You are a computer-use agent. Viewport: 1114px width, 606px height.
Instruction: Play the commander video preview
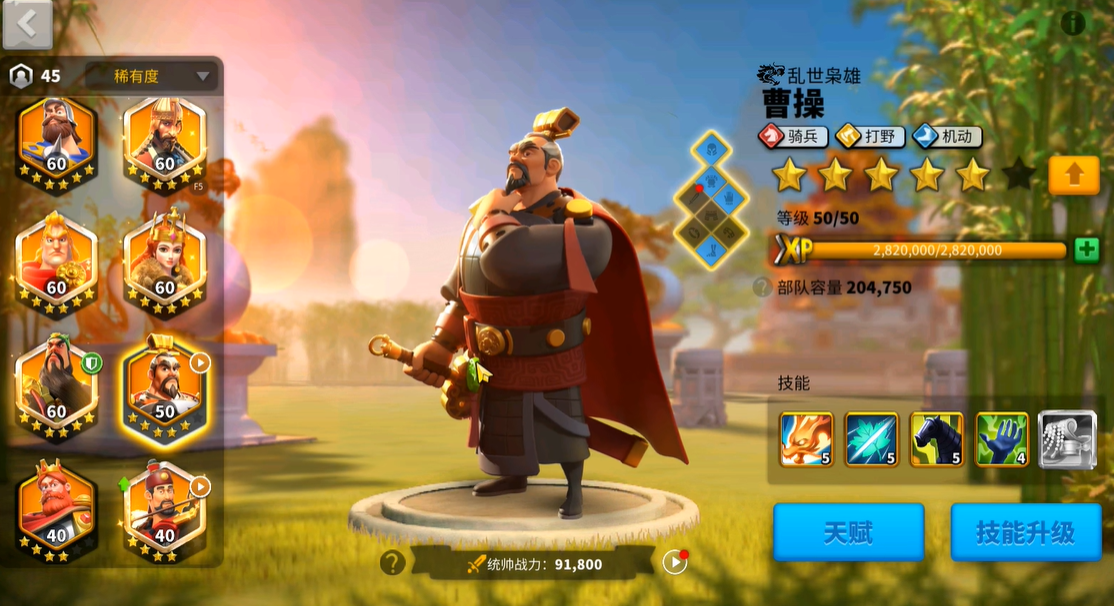click(x=675, y=562)
